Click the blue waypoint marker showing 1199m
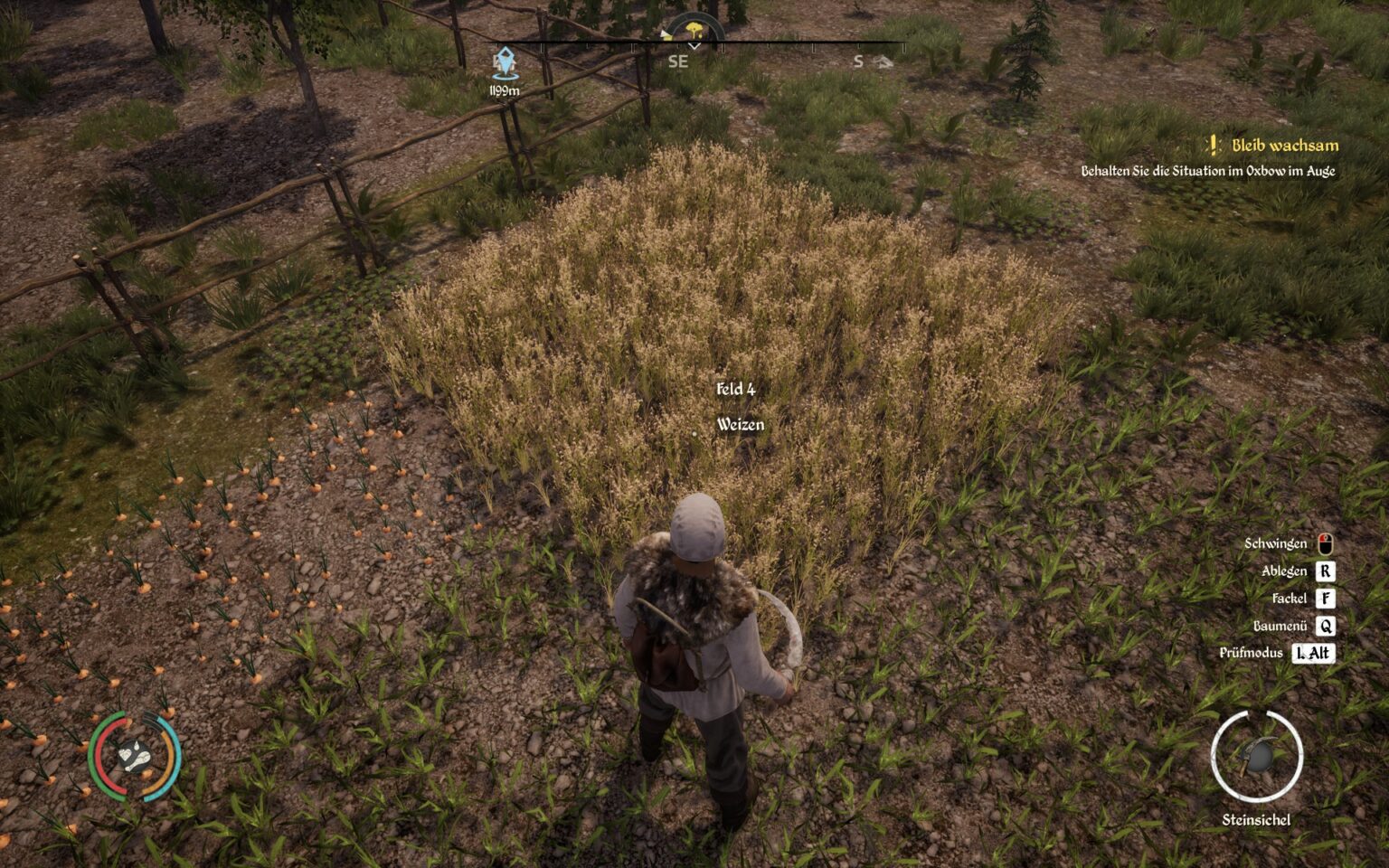This screenshot has width=1389, height=868. [504, 64]
